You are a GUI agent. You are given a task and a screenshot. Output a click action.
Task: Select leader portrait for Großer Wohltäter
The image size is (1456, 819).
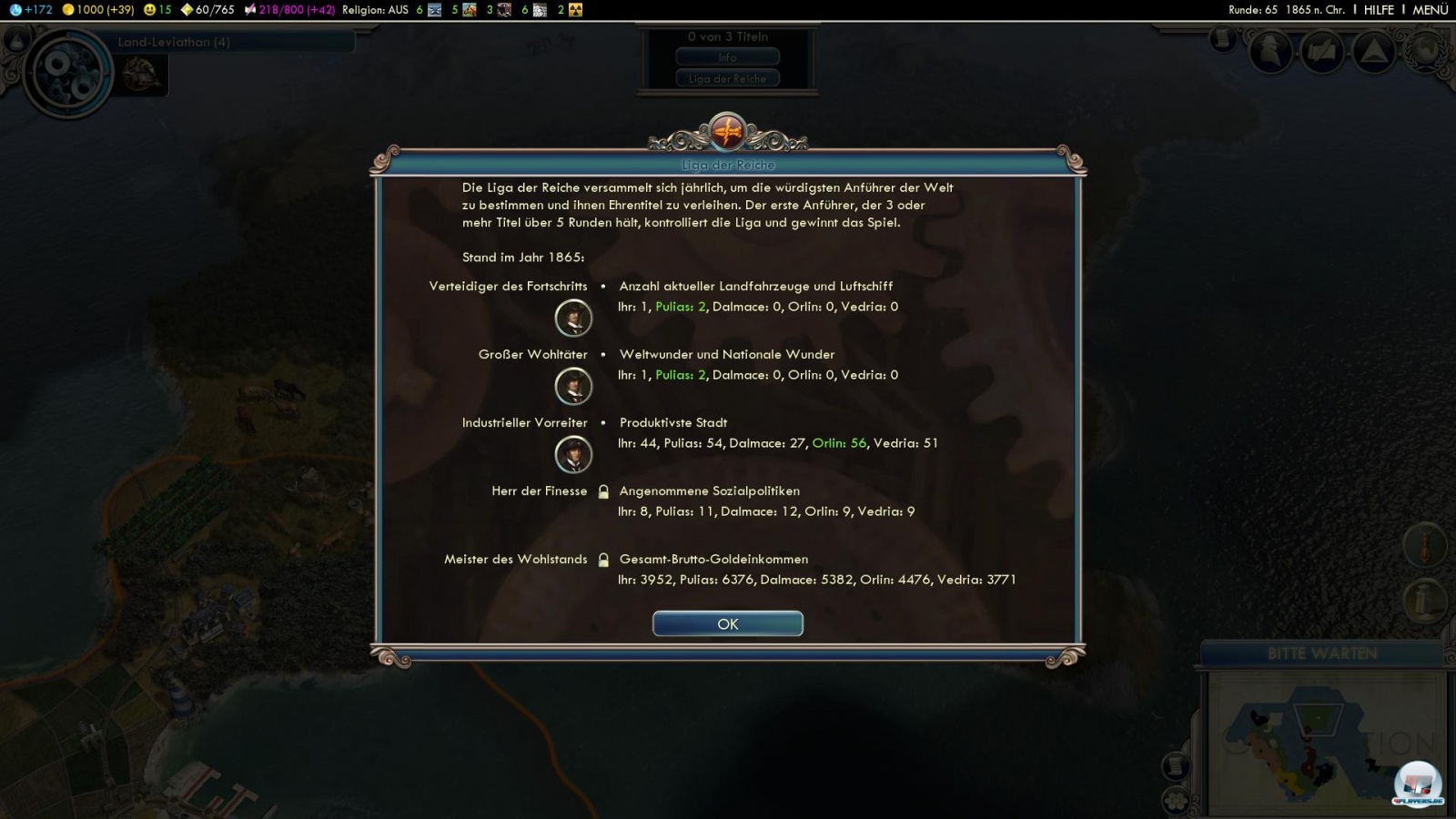[573, 387]
